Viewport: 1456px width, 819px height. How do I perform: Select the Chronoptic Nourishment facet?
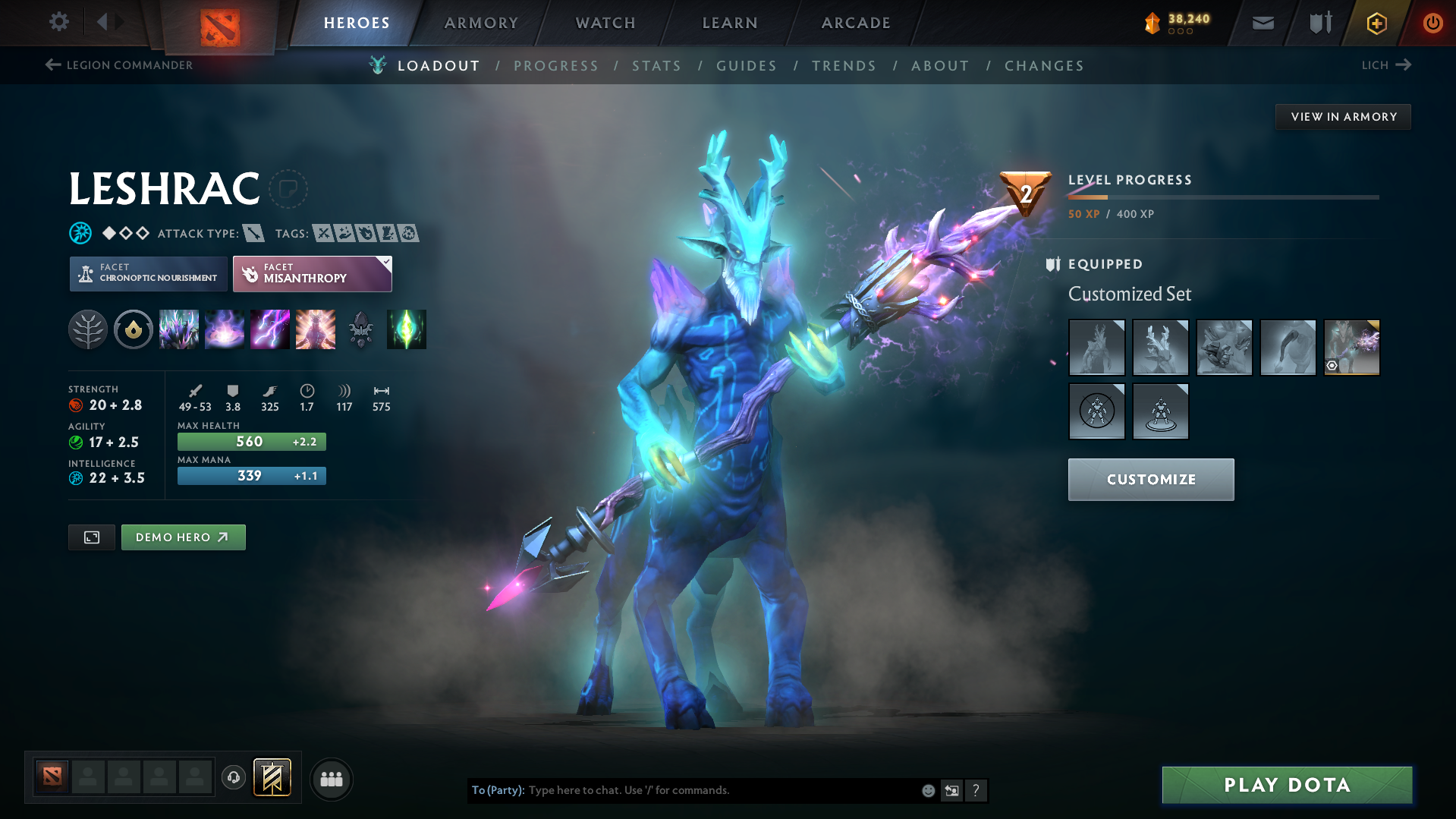click(x=147, y=273)
